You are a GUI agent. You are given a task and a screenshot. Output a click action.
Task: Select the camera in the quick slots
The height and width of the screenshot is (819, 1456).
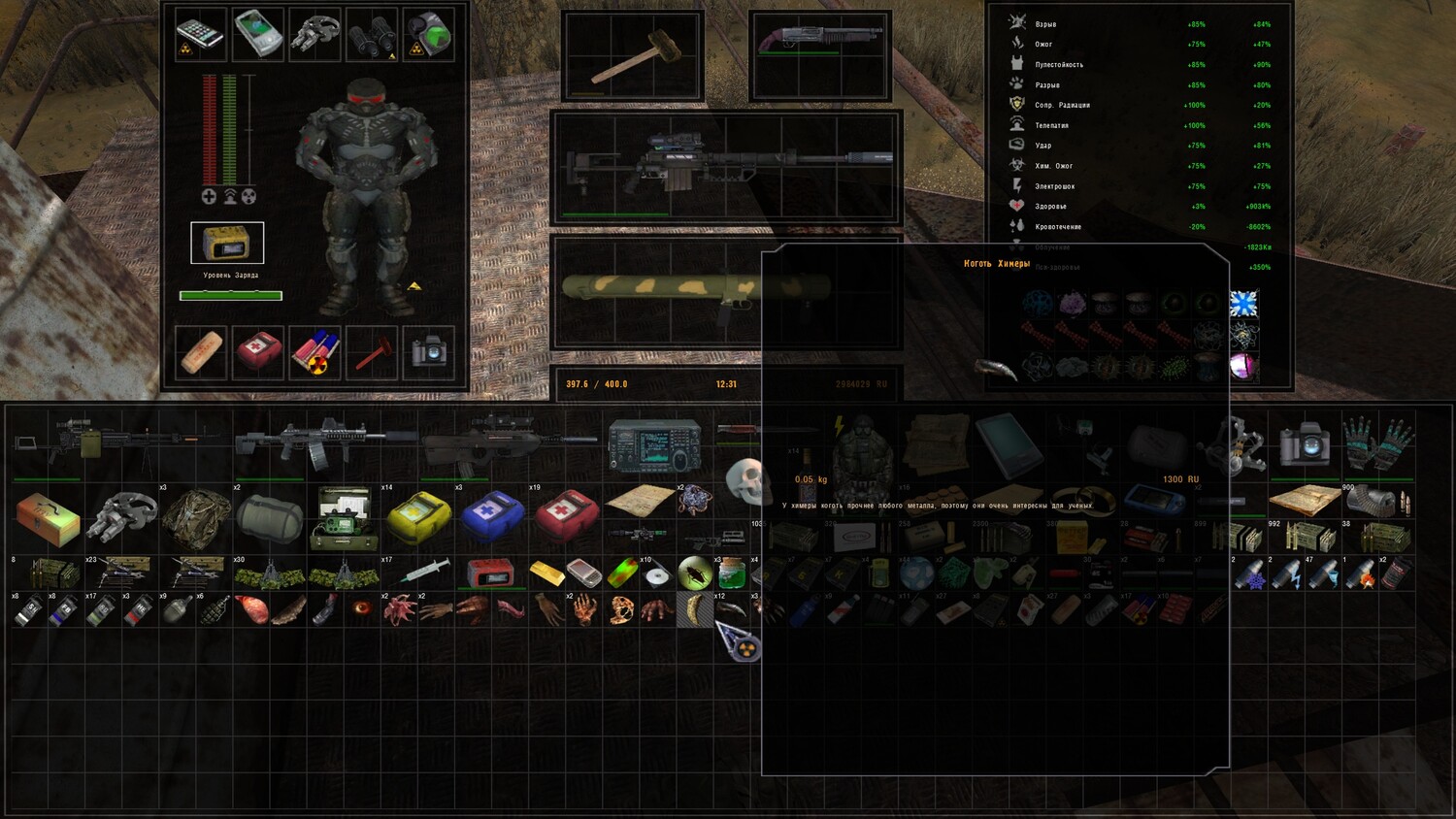click(429, 352)
